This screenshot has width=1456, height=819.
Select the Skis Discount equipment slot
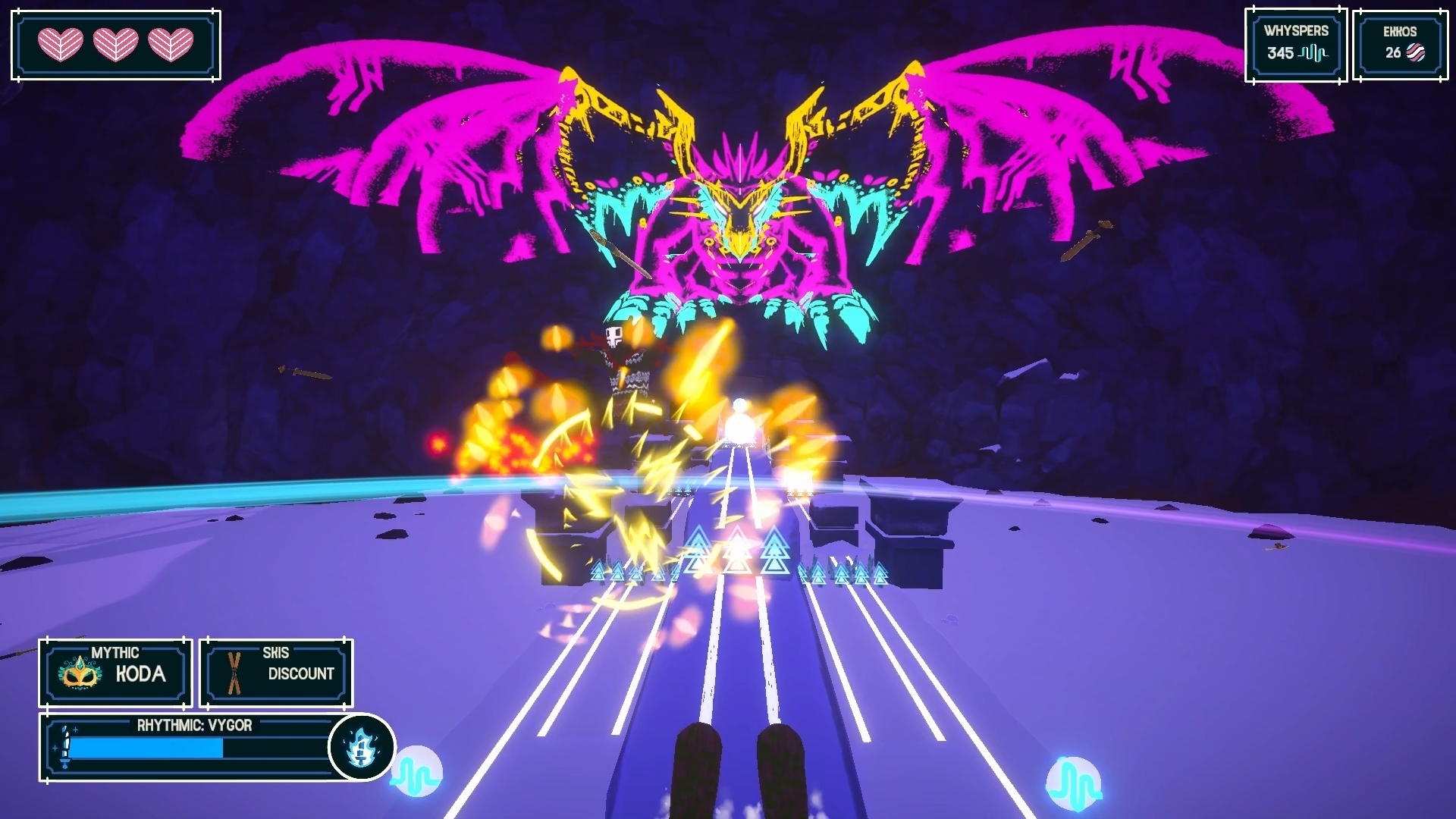pos(276,673)
